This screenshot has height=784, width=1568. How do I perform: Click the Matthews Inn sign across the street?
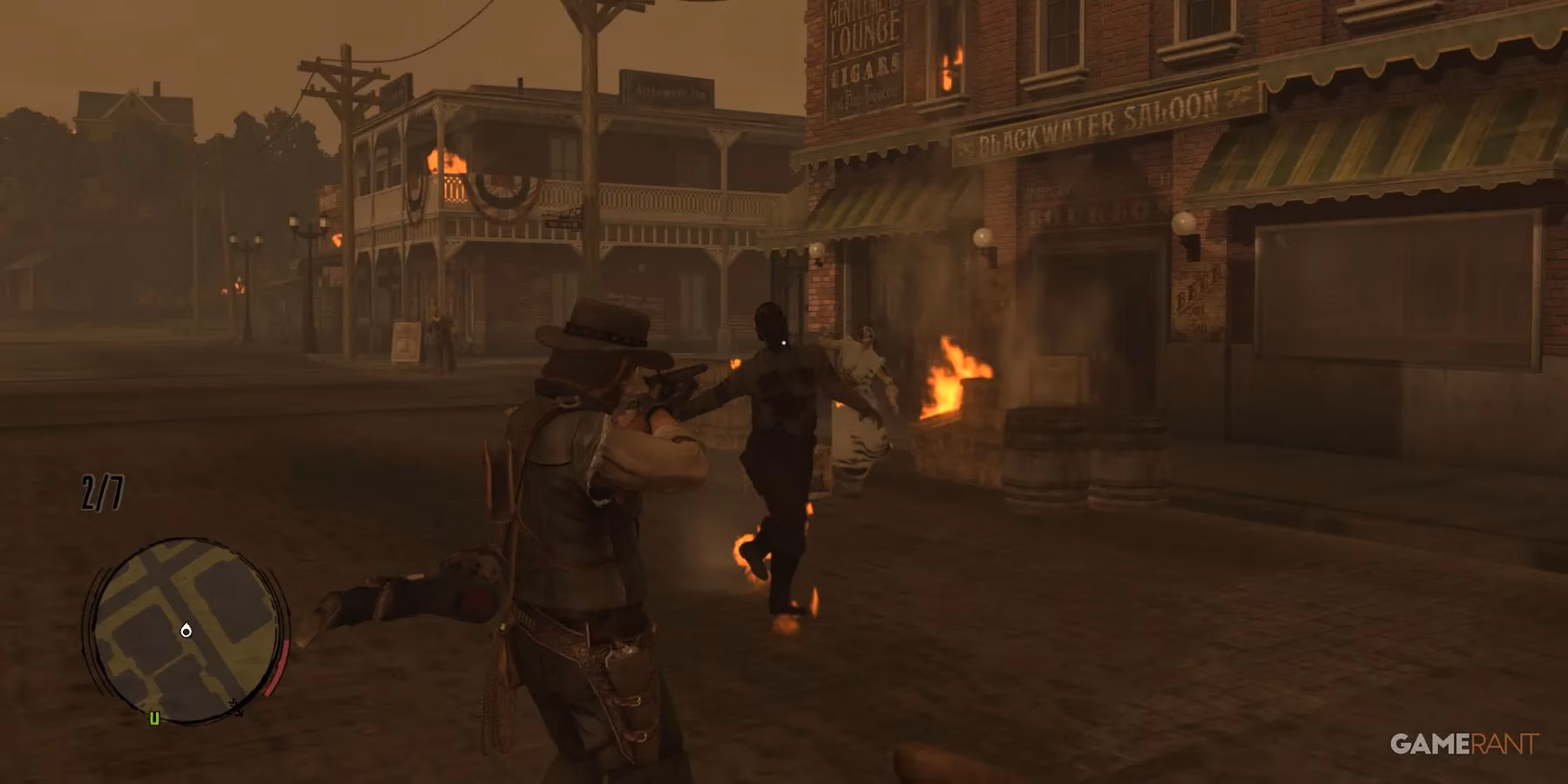click(668, 87)
